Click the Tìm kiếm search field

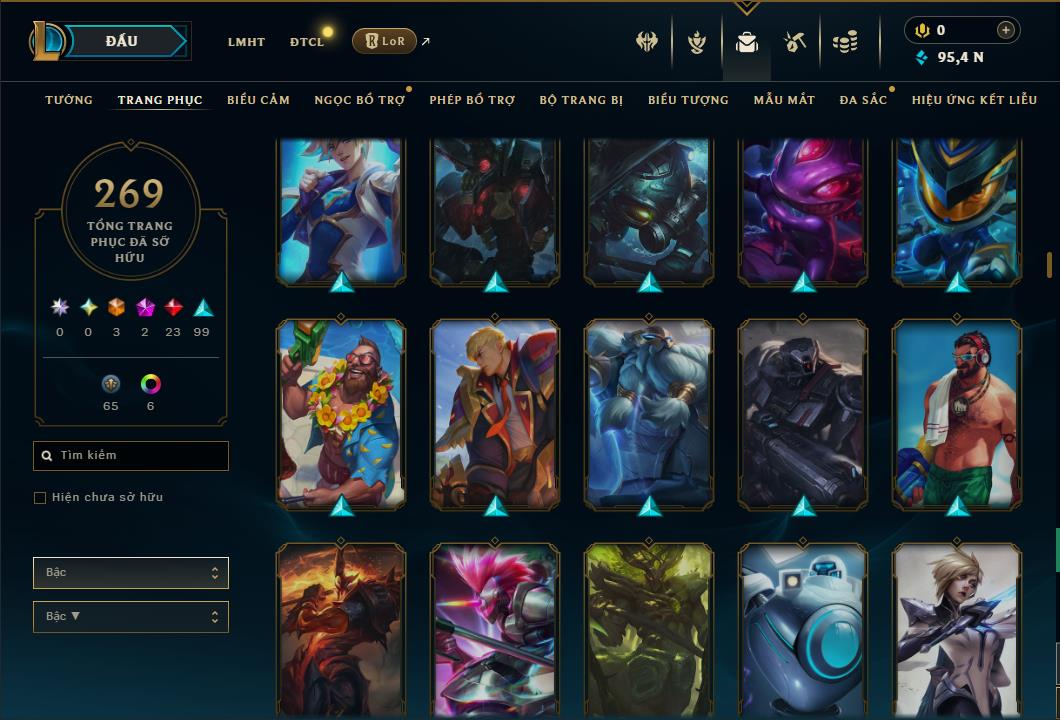click(x=131, y=456)
